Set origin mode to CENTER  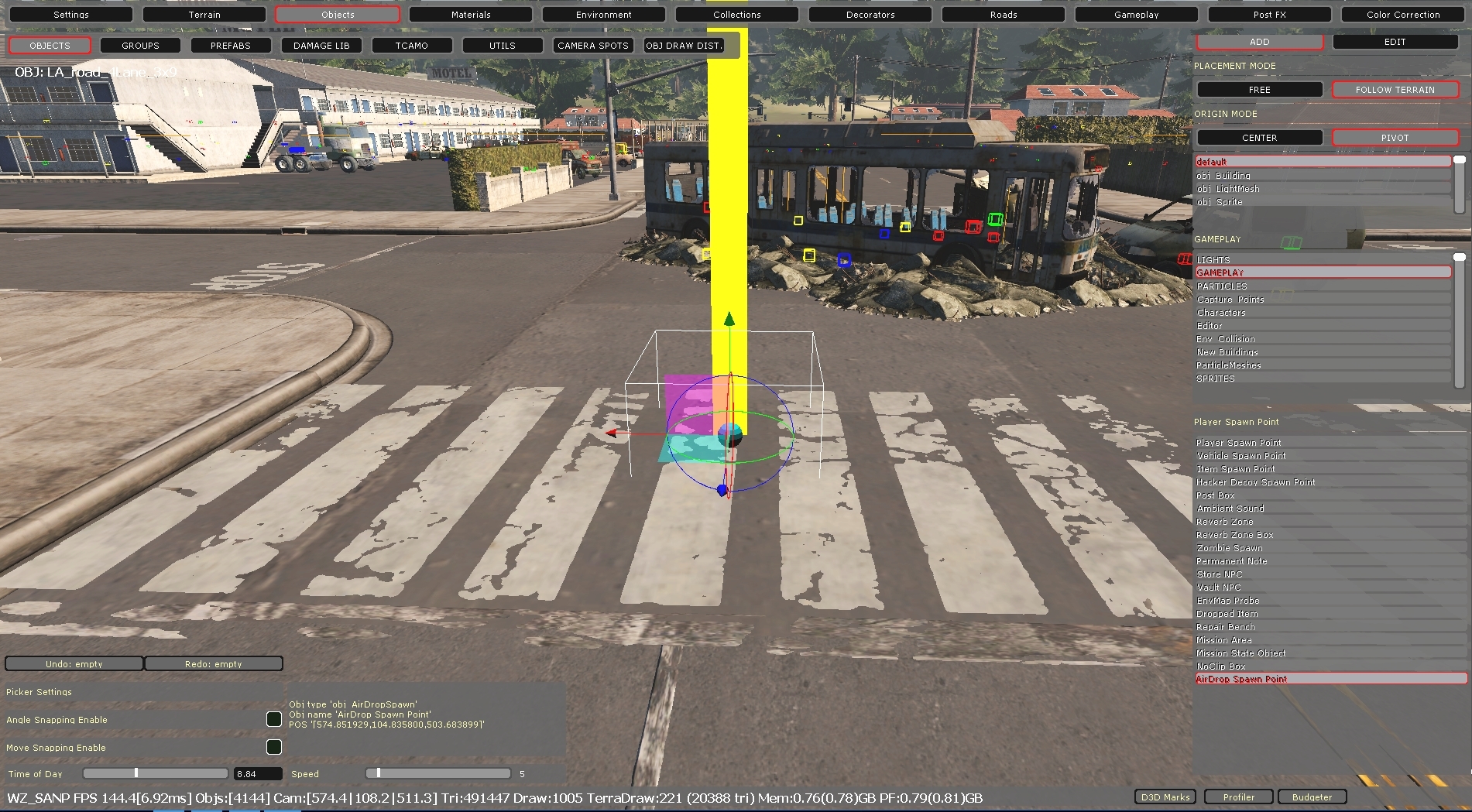point(1259,137)
